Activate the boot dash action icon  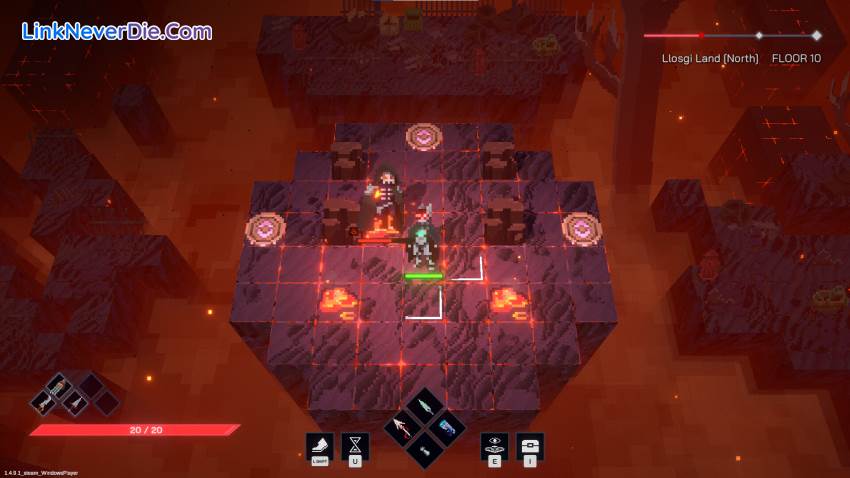pyautogui.click(x=320, y=445)
